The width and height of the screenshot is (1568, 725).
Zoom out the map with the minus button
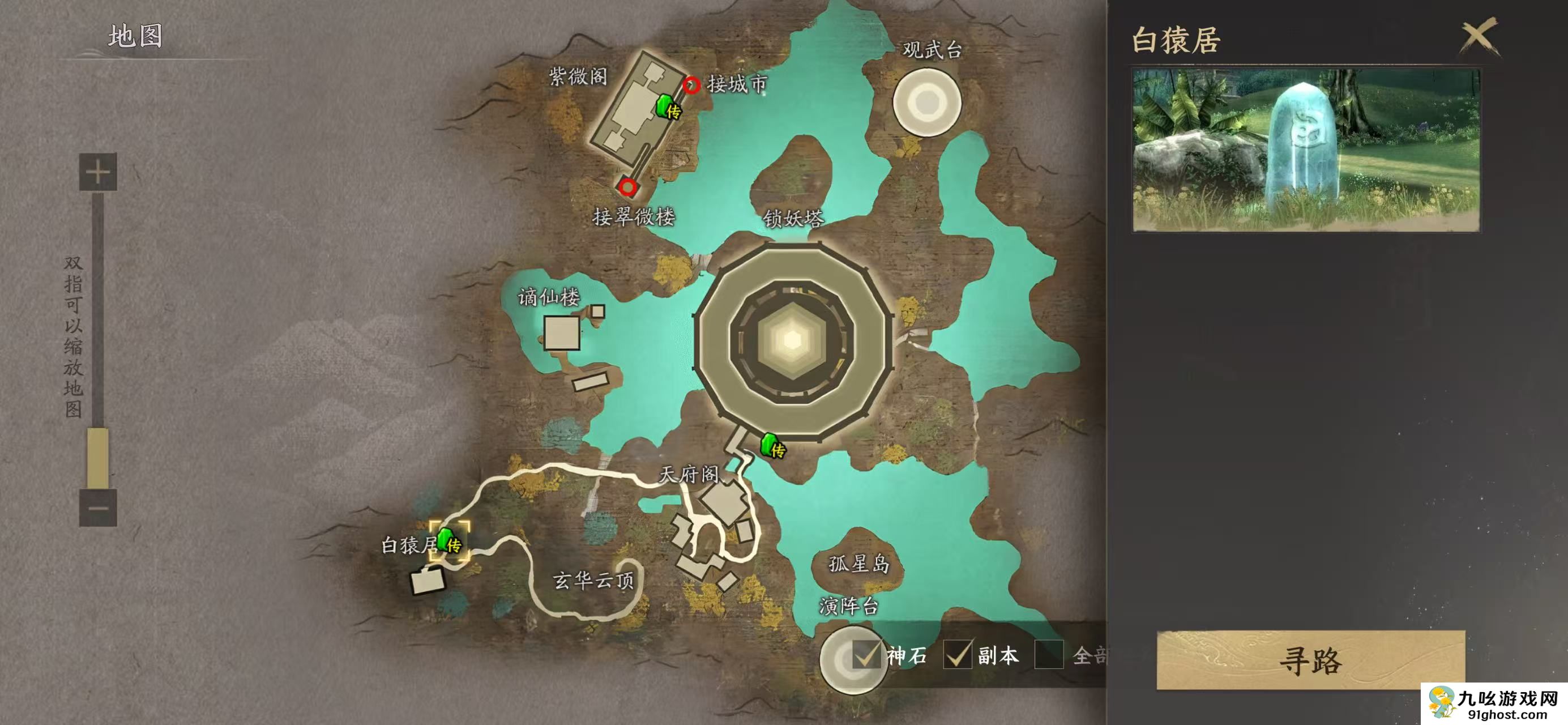pos(98,507)
